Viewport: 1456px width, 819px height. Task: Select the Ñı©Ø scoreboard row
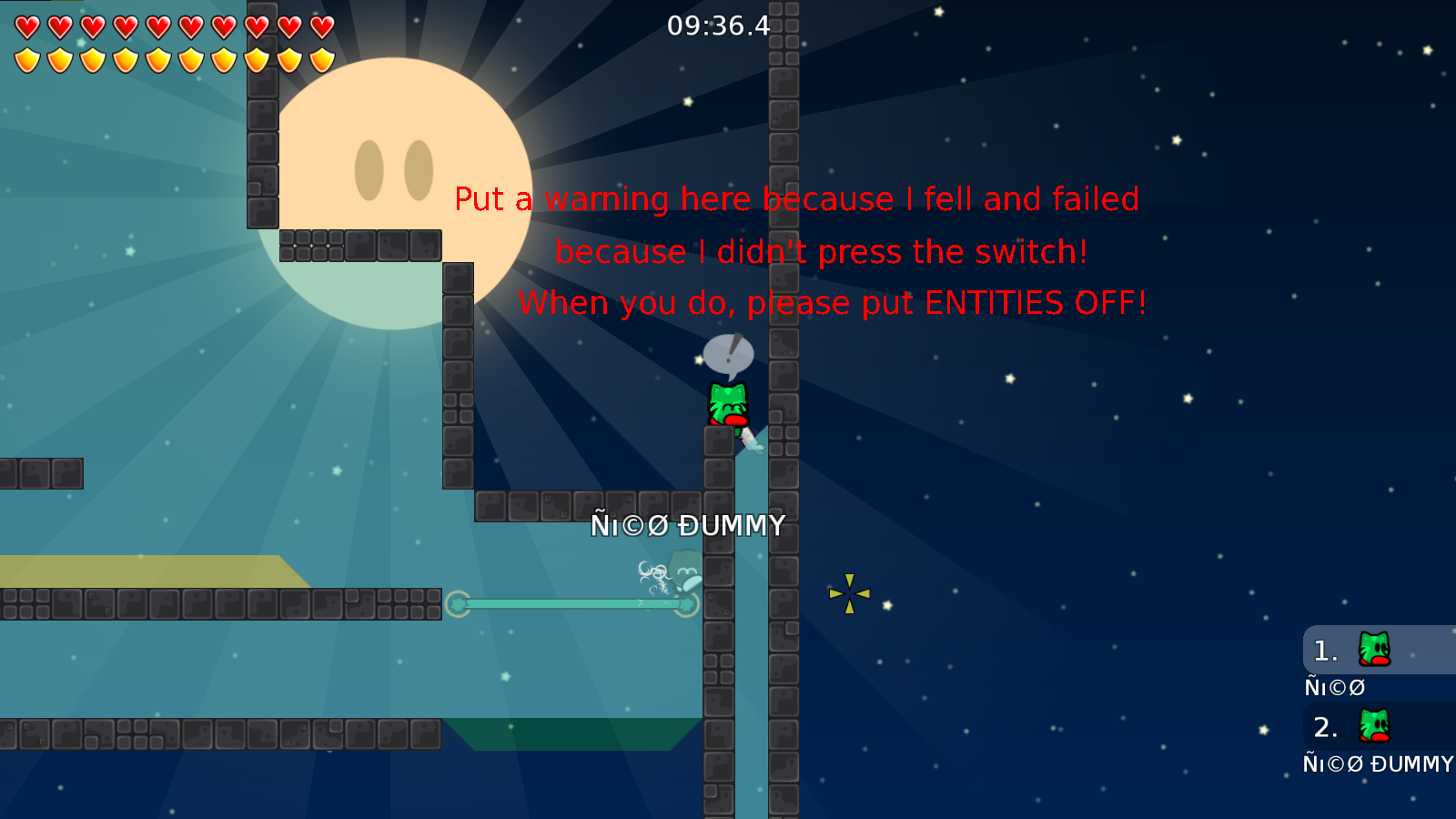click(x=1334, y=687)
